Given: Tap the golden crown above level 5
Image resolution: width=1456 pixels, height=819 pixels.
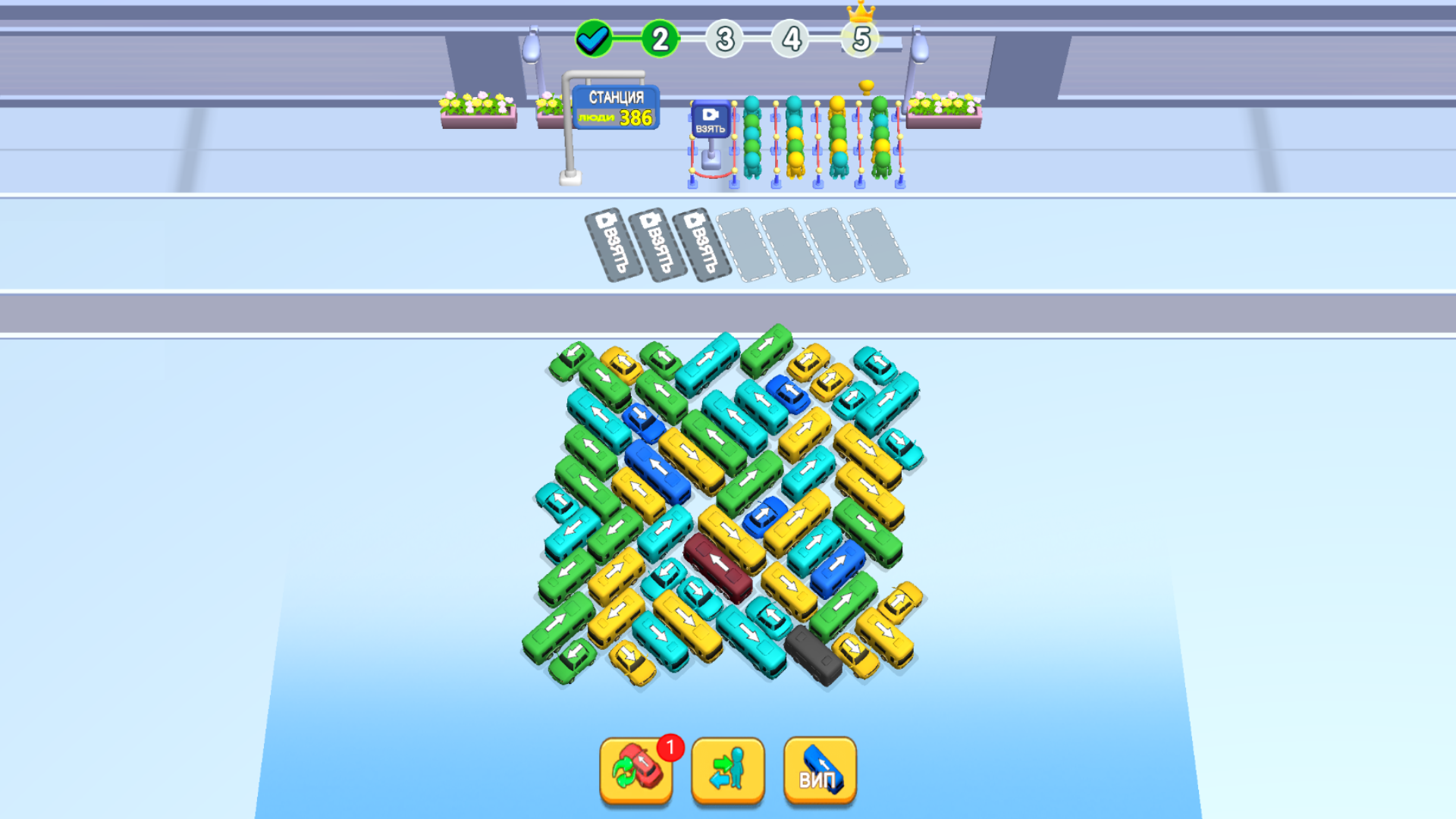Looking at the screenshot, I should pyautogui.click(x=861, y=14).
